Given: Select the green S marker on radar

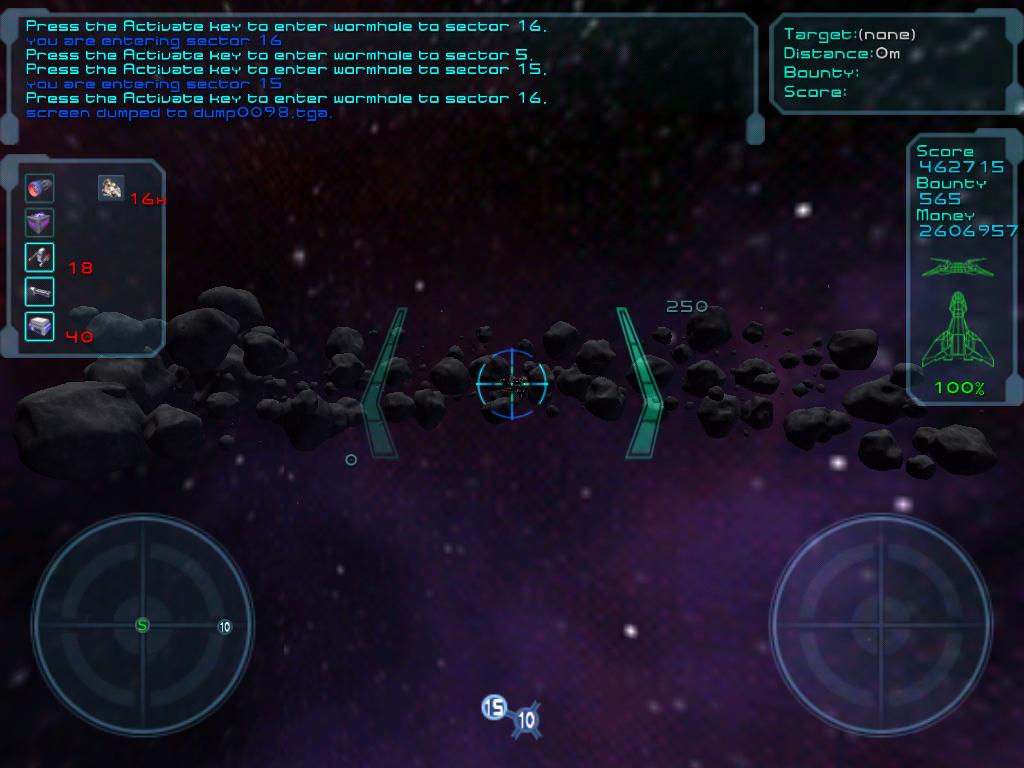Looking at the screenshot, I should pos(142,625).
